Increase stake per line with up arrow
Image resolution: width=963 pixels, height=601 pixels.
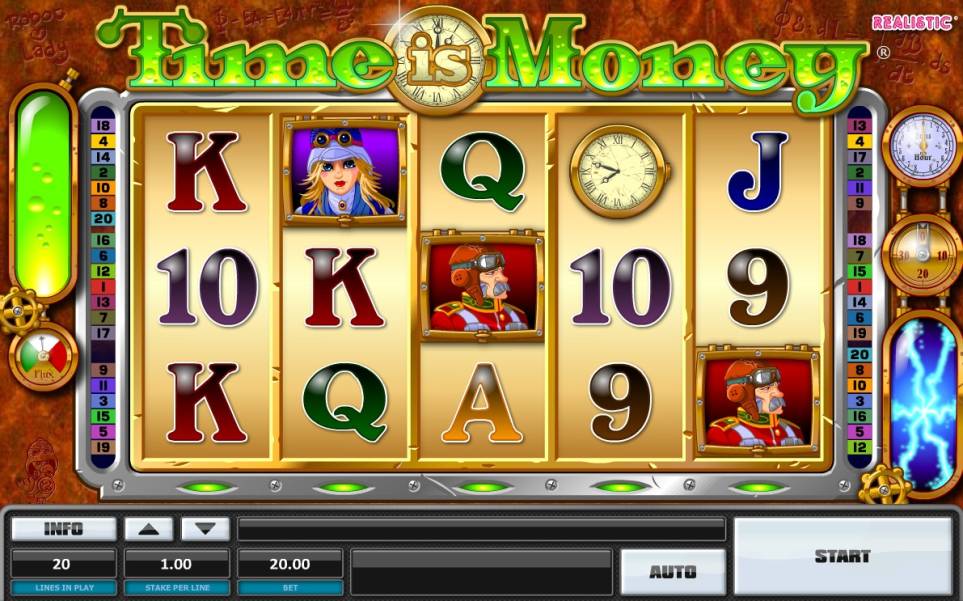pyautogui.click(x=148, y=529)
